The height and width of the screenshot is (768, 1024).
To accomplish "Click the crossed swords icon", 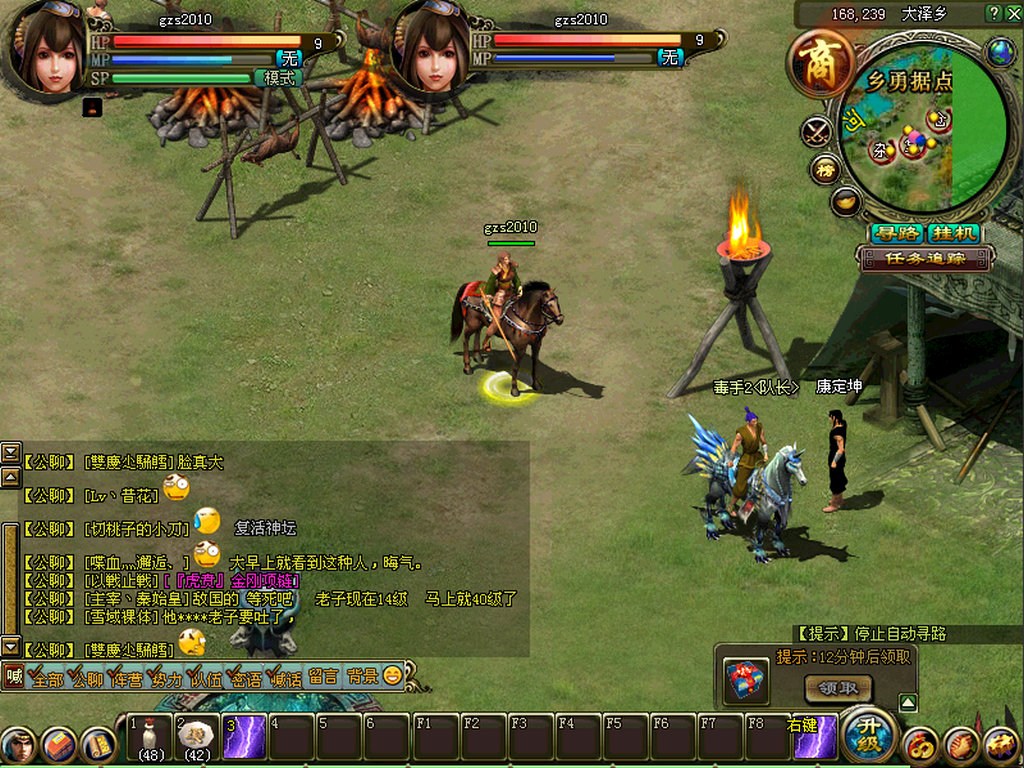I will coord(818,131).
